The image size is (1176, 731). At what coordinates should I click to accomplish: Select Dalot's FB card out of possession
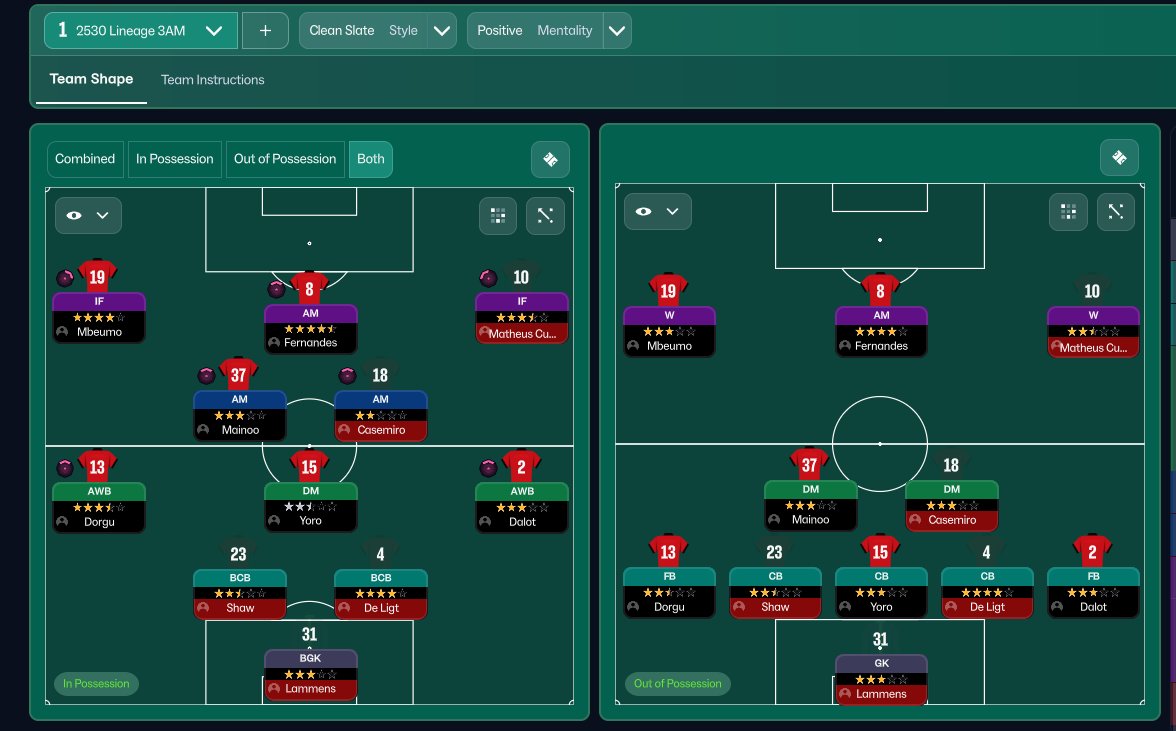point(1093,592)
